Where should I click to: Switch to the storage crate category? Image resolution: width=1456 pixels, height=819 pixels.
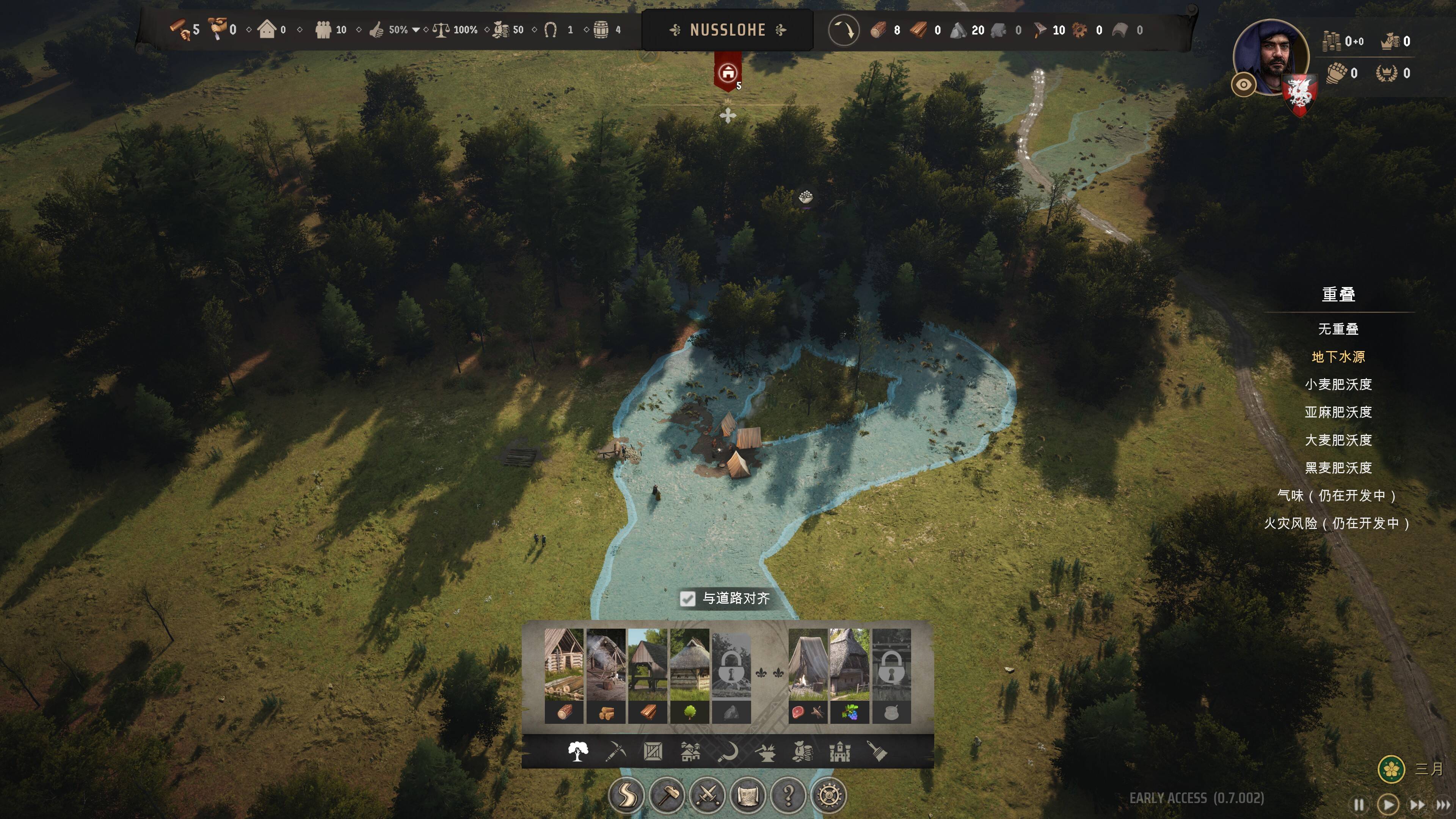[x=653, y=752]
